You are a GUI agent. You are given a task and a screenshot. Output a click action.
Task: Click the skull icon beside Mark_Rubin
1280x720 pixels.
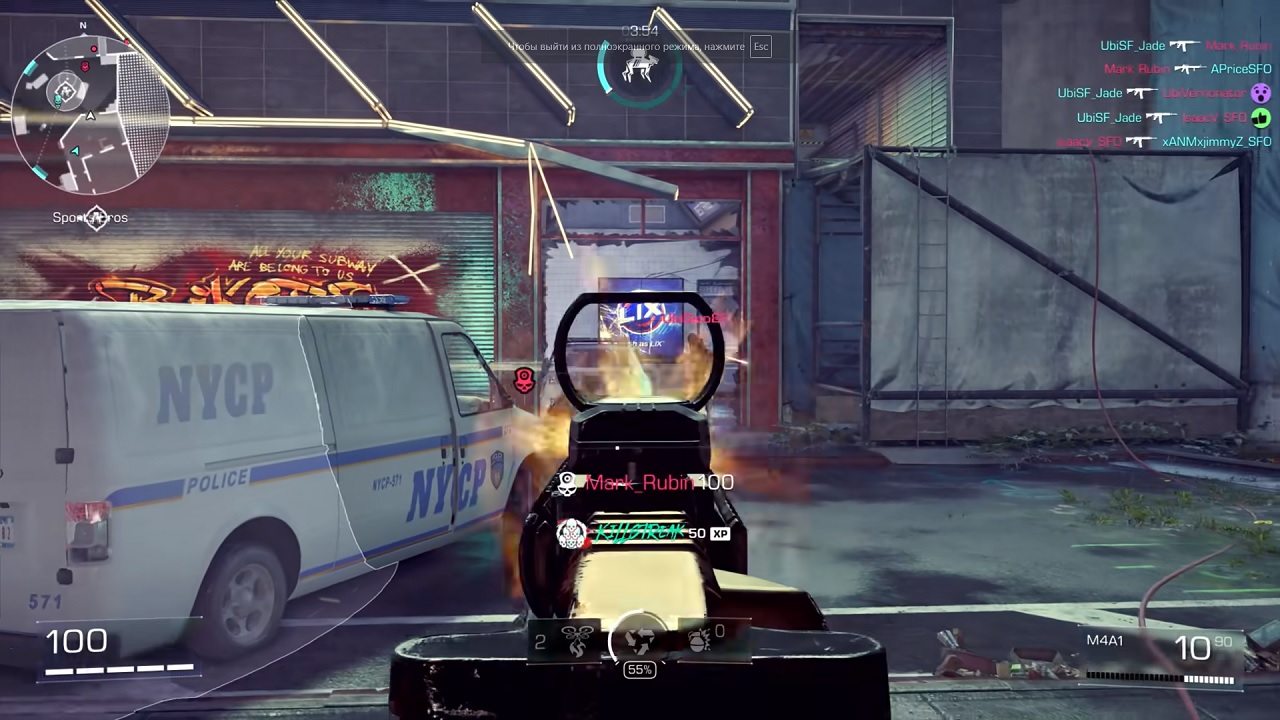click(x=567, y=483)
